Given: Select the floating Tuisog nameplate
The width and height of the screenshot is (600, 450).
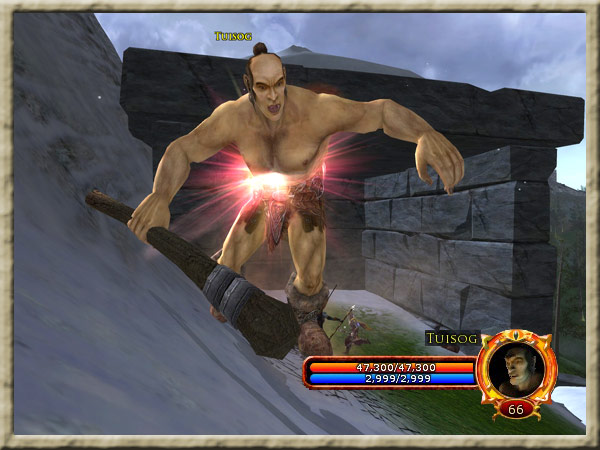Looking at the screenshot, I should (x=232, y=36).
